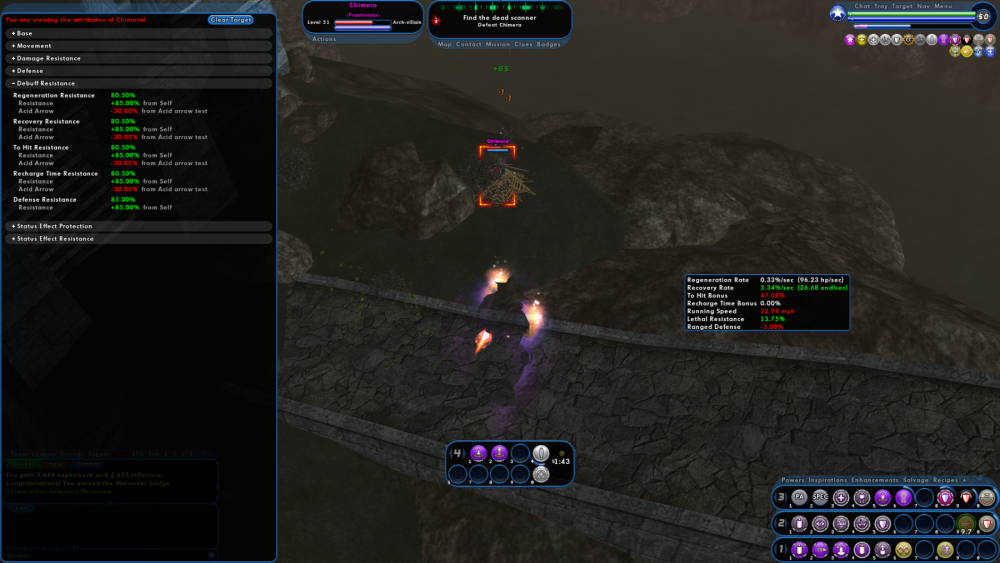
Task: Activate the SPEC power icon
Action: point(820,497)
